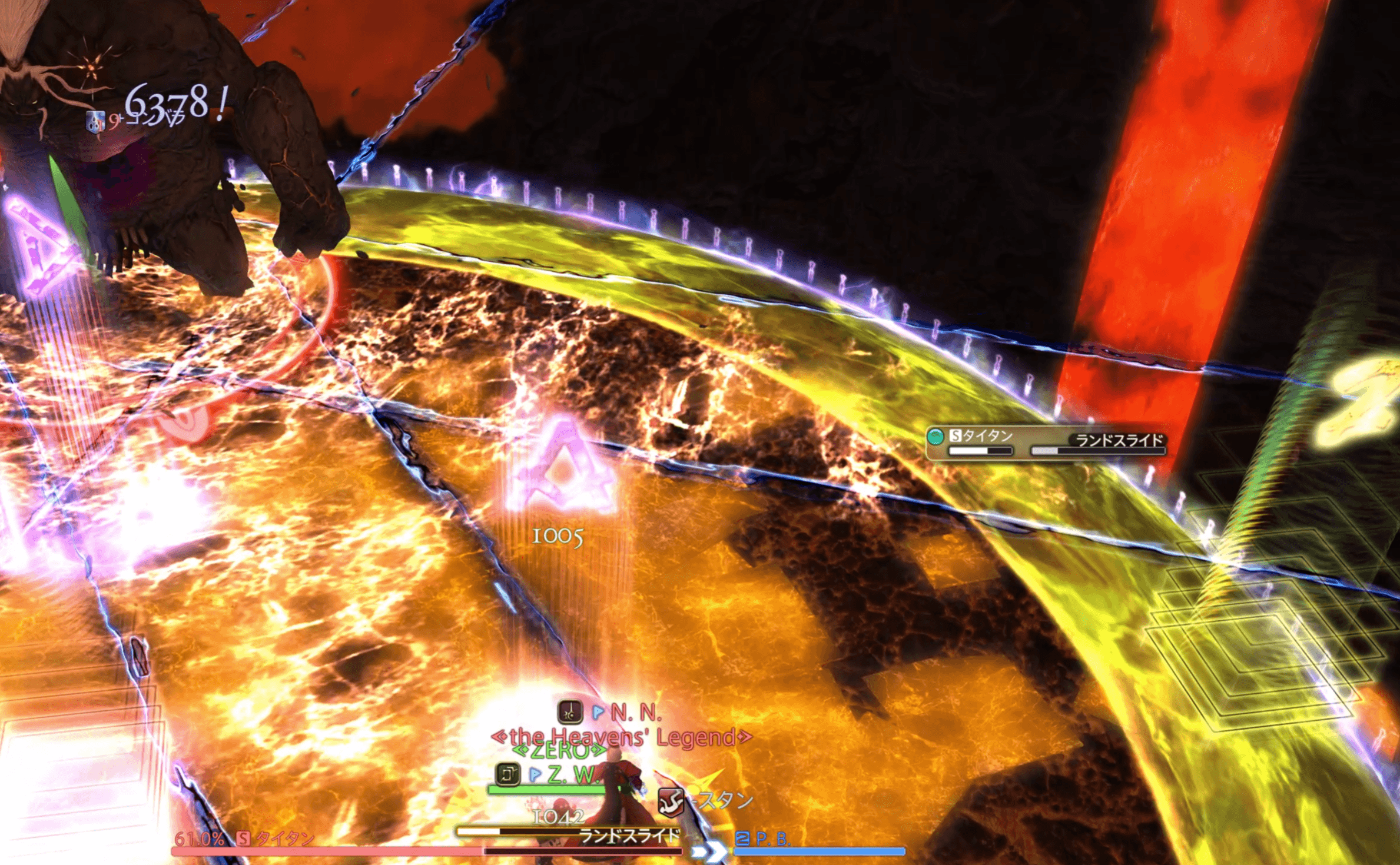Select the Z. W. player nameplate

[571, 774]
